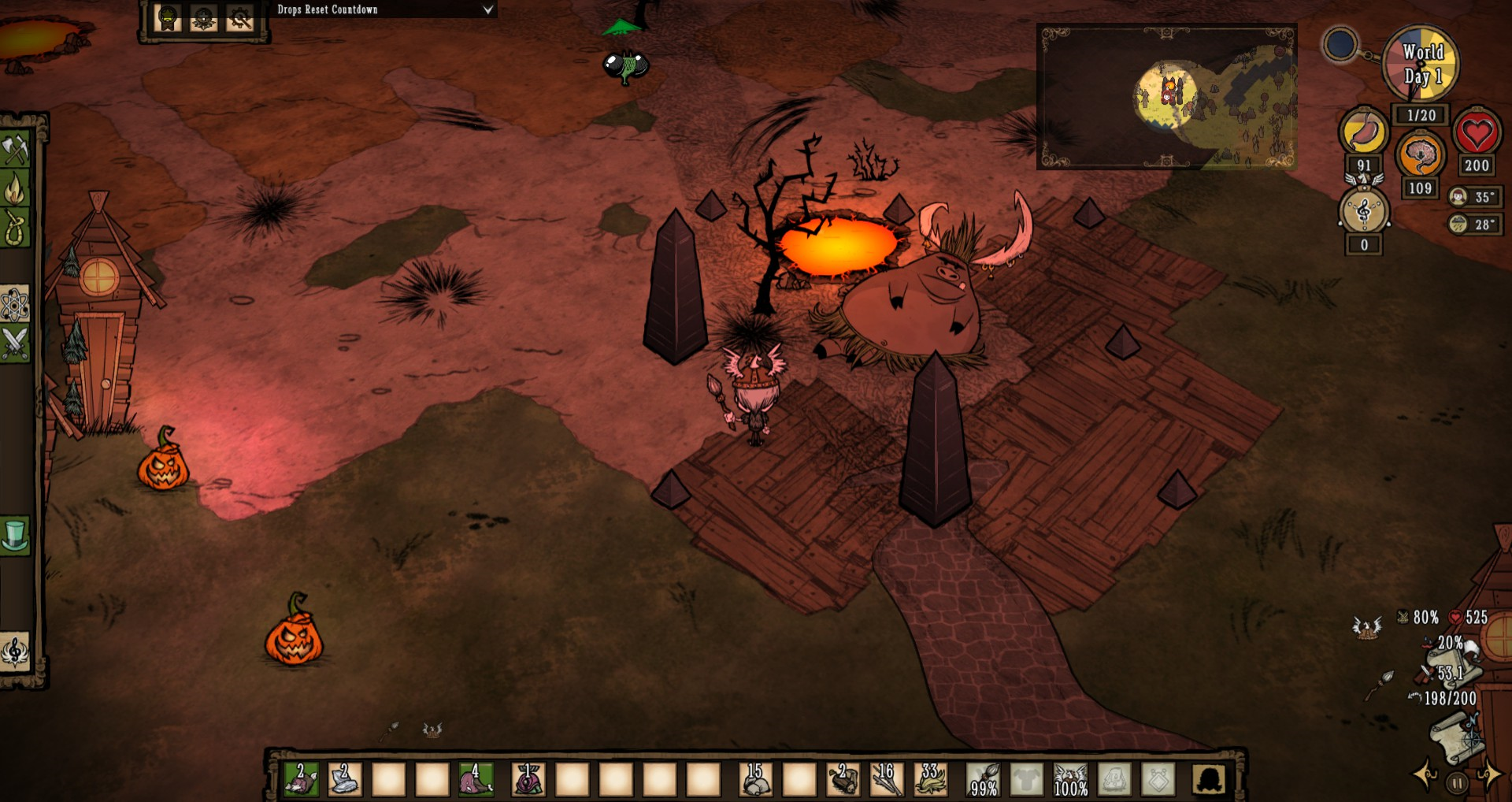Select the twigs stack of 16
The width and height of the screenshot is (1512, 802).
coord(886,780)
